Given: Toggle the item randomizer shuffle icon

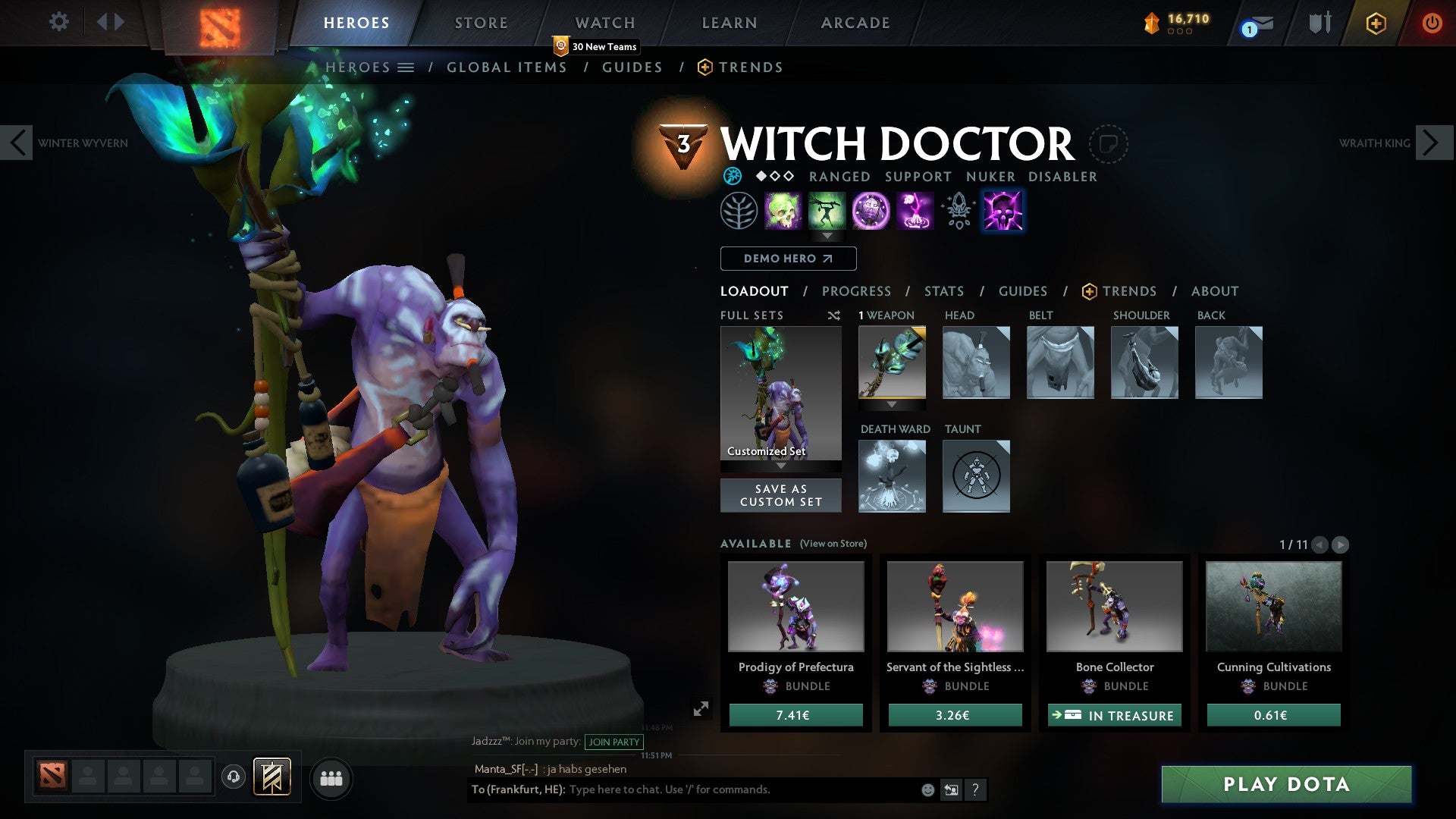Looking at the screenshot, I should coord(833,315).
